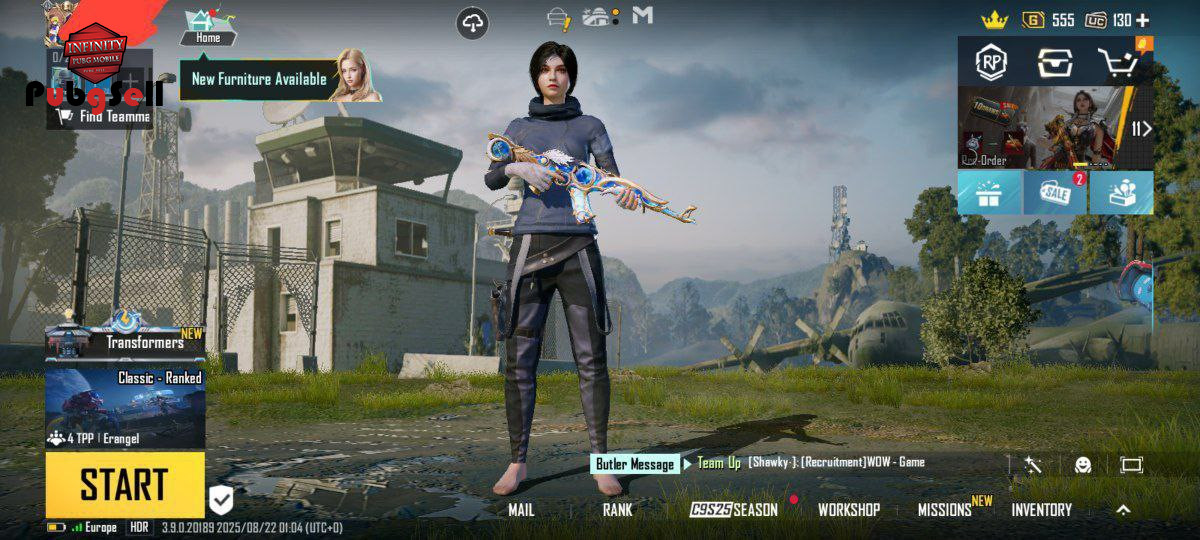Add UC with the plus button

1142,20
